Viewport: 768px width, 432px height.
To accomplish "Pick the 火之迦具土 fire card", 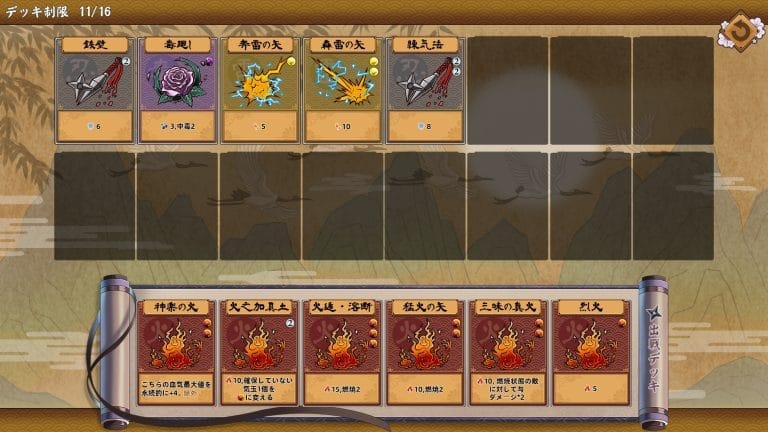I will coord(259,350).
